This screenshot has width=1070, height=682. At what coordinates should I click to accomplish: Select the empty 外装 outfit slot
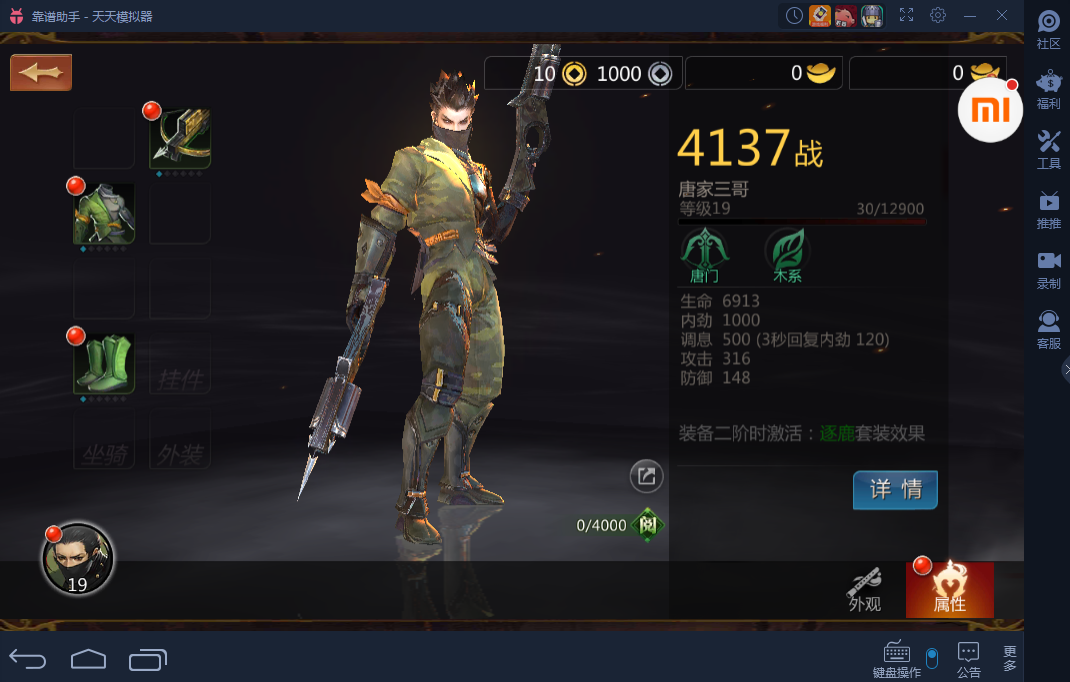point(180,440)
